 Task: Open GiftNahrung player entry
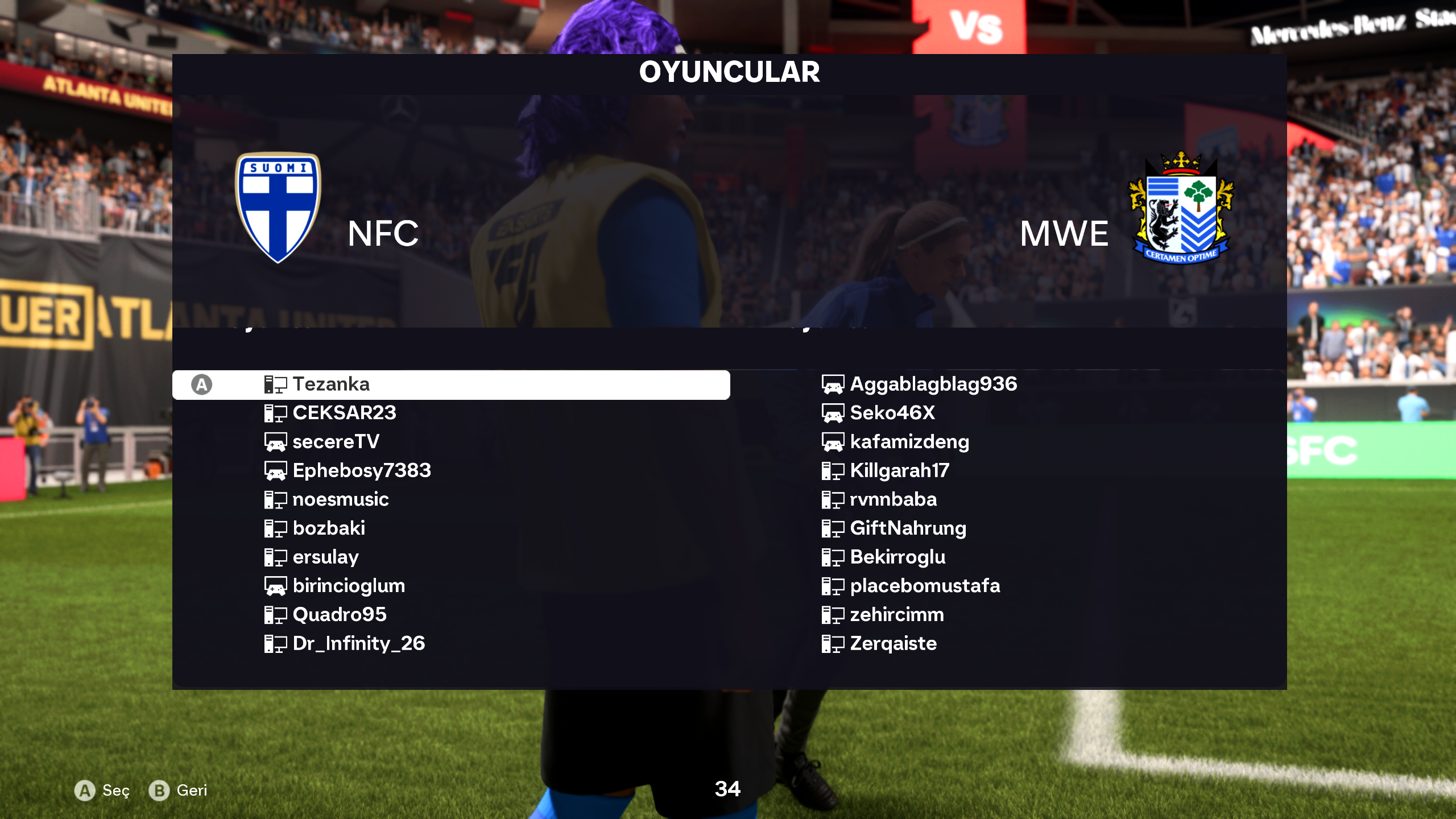(908, 528)
